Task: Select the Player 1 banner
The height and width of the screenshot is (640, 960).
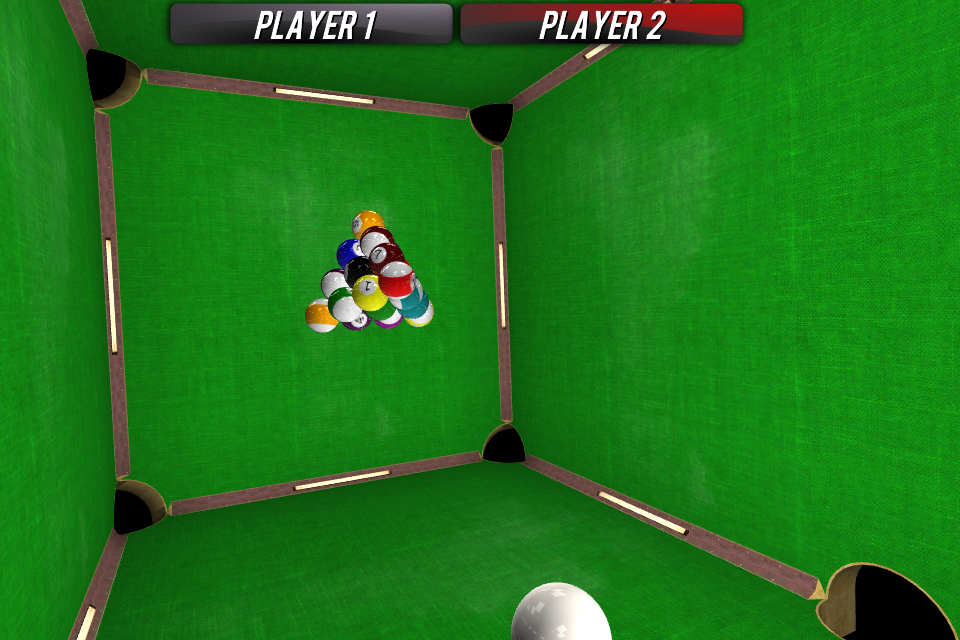Action: 312,24
